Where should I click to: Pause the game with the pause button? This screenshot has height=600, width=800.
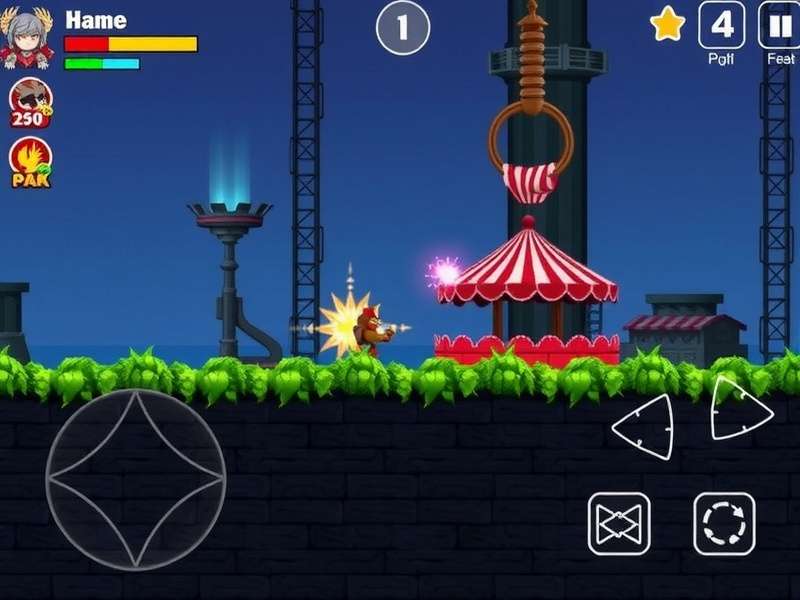point(780,24)
